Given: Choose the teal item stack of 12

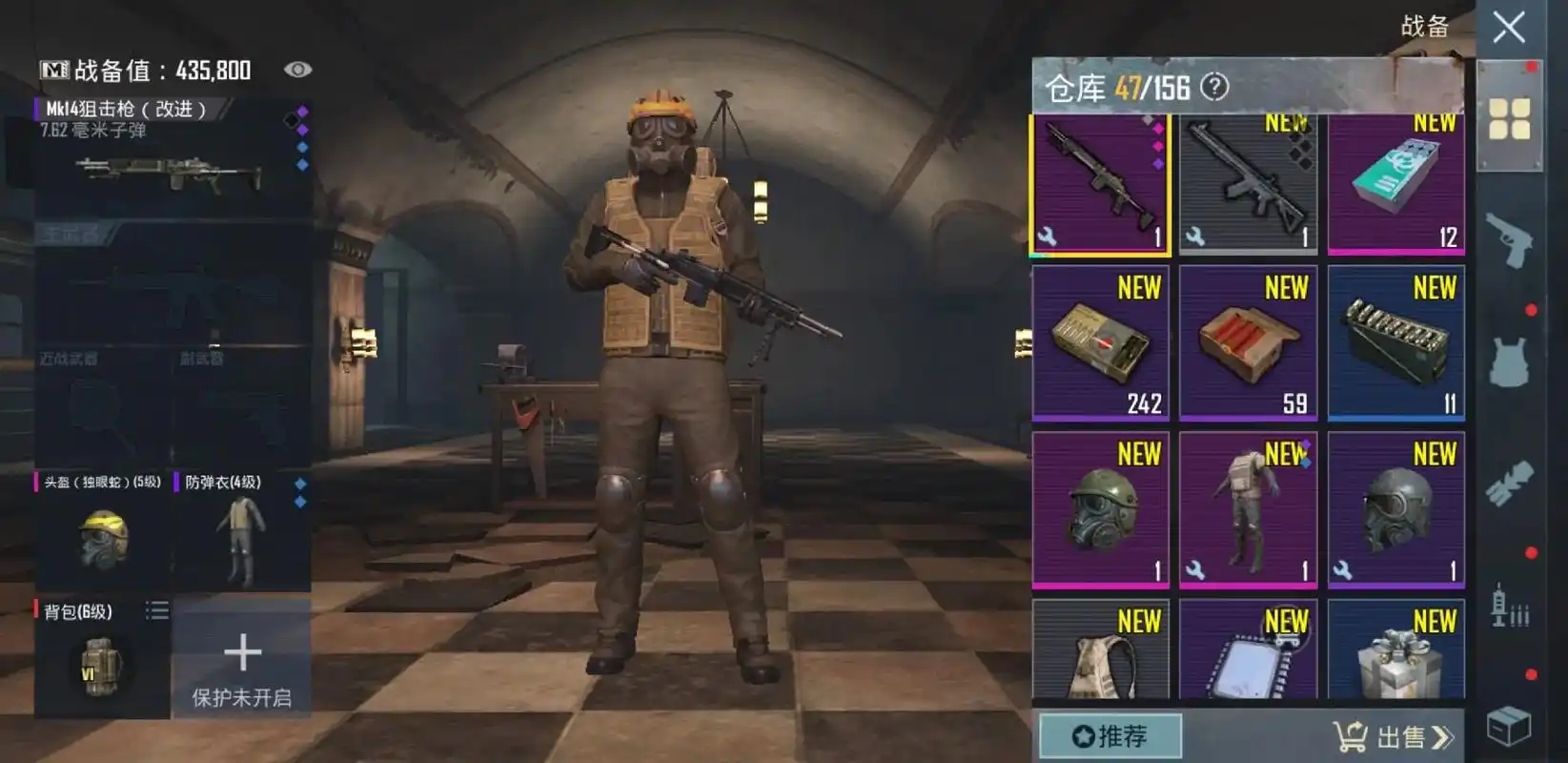Looking at the screenshot, I should pos(1395,184).
